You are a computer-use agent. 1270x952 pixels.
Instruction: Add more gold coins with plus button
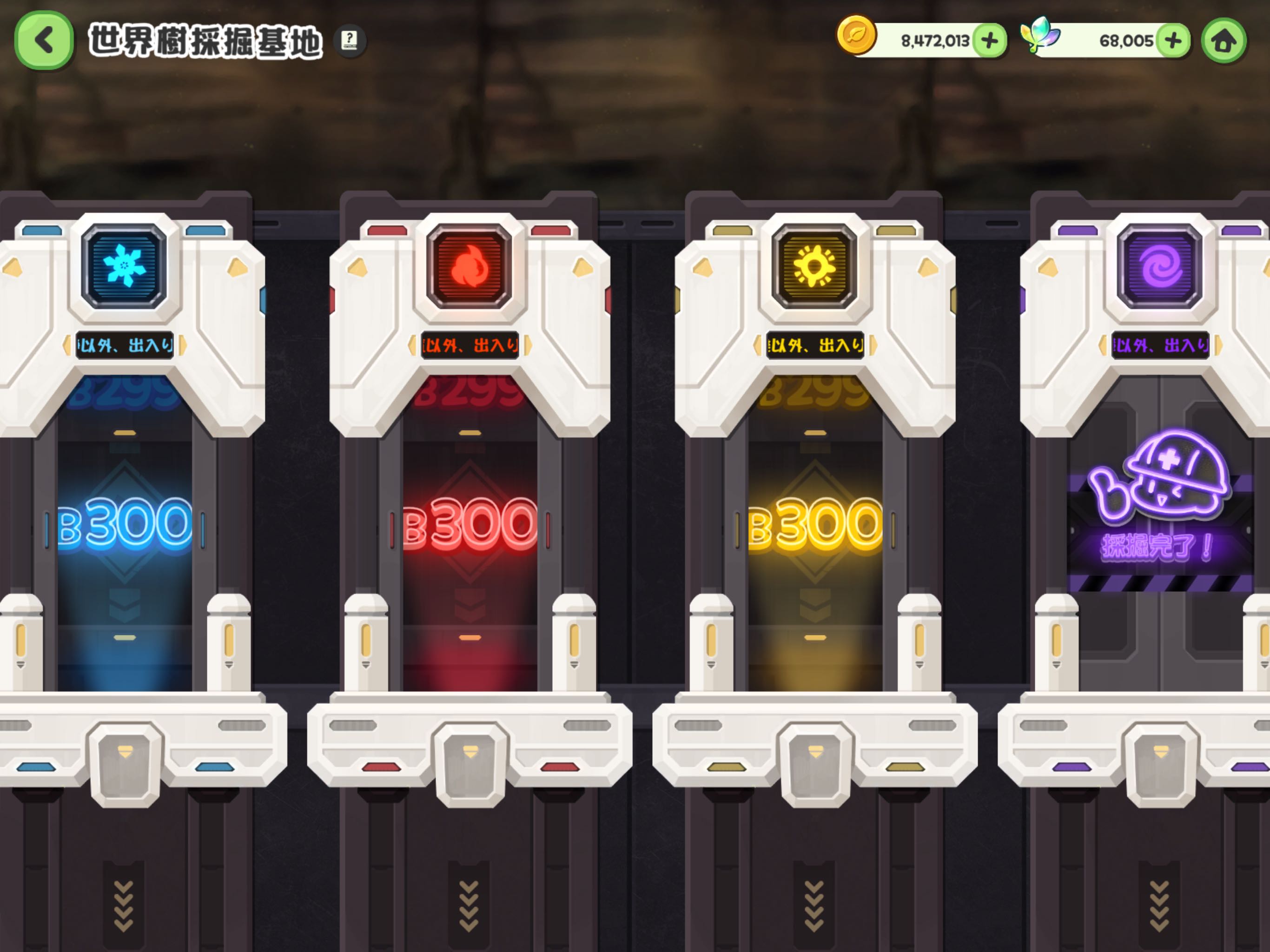(x=989, y=41)
